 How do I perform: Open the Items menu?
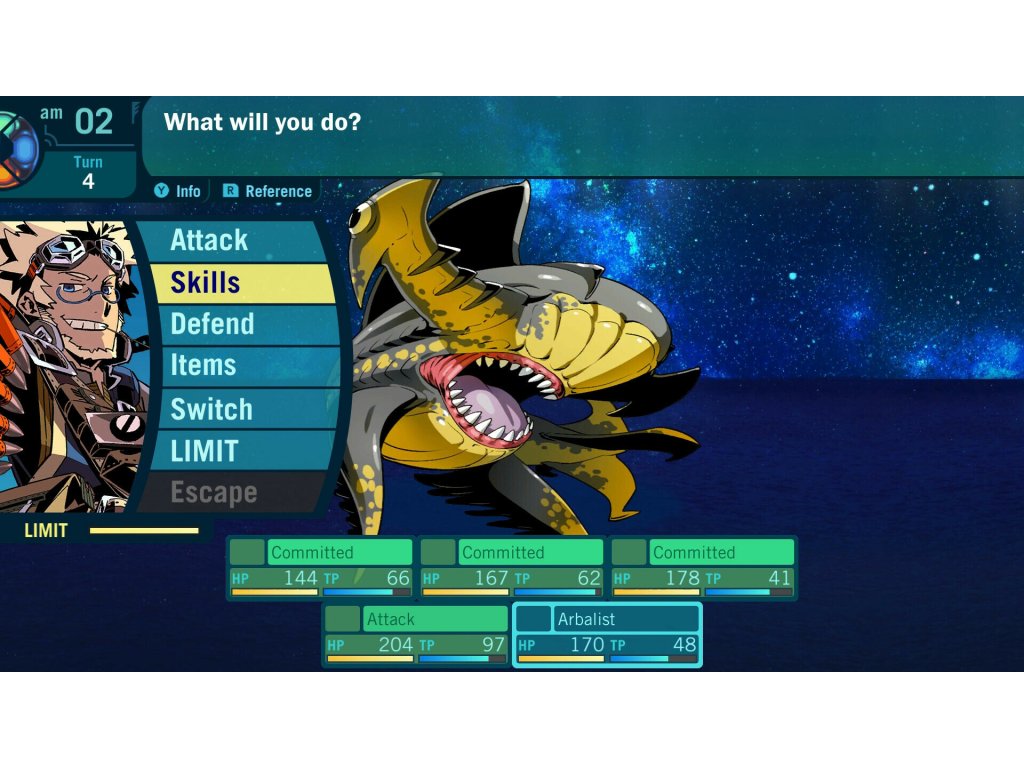point(240,366)
